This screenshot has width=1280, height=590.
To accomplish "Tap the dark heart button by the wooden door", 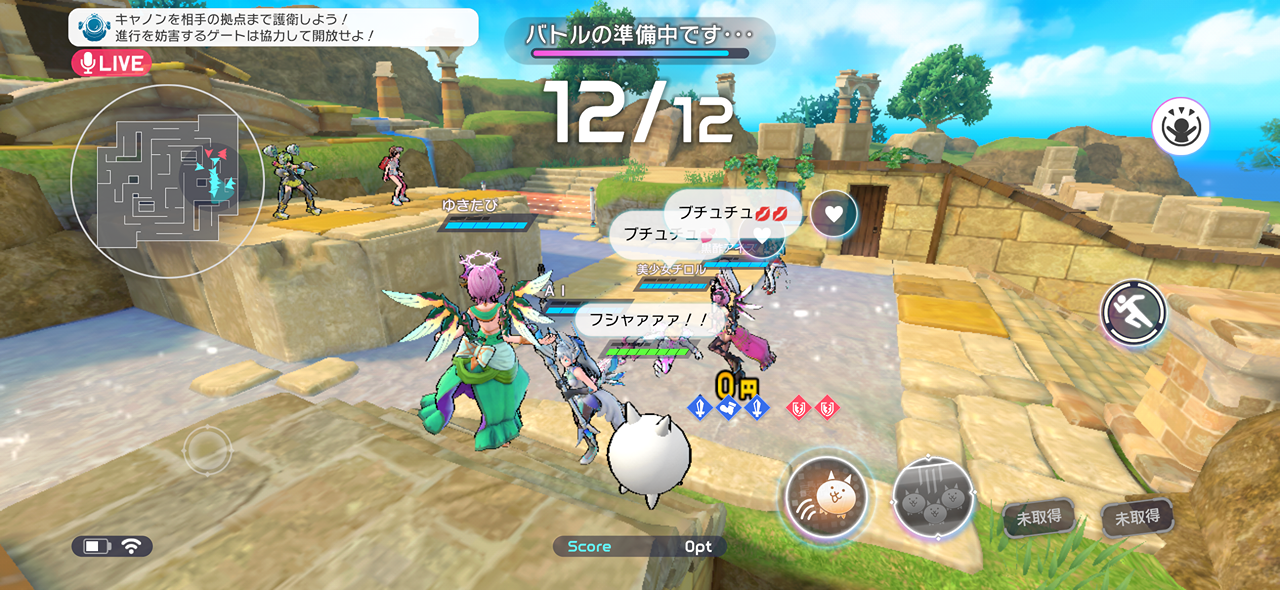I will coord(833,213).
